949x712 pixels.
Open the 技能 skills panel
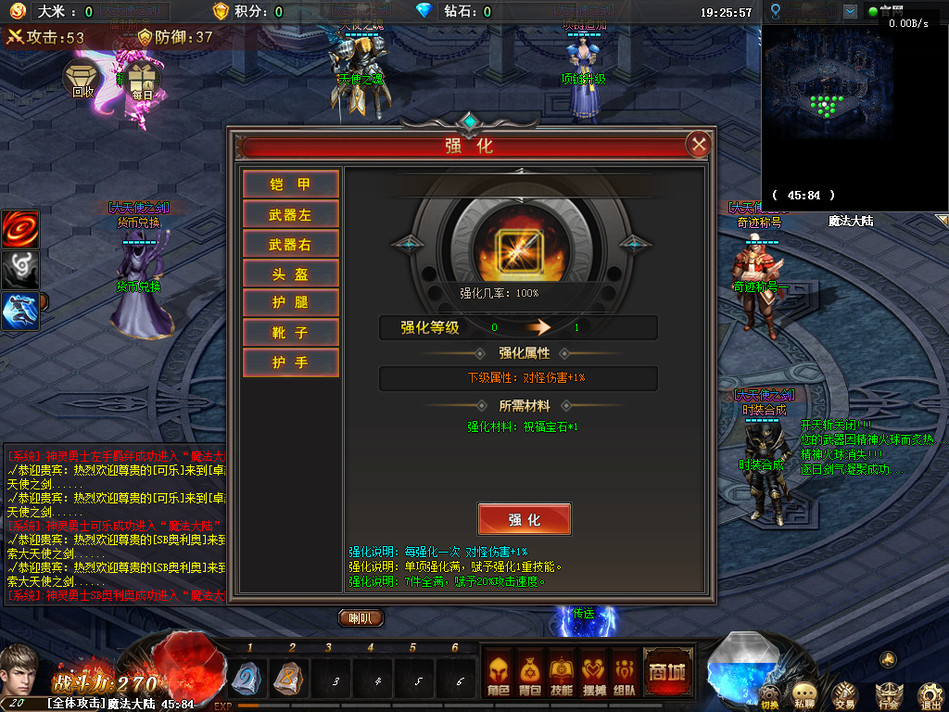562,672
